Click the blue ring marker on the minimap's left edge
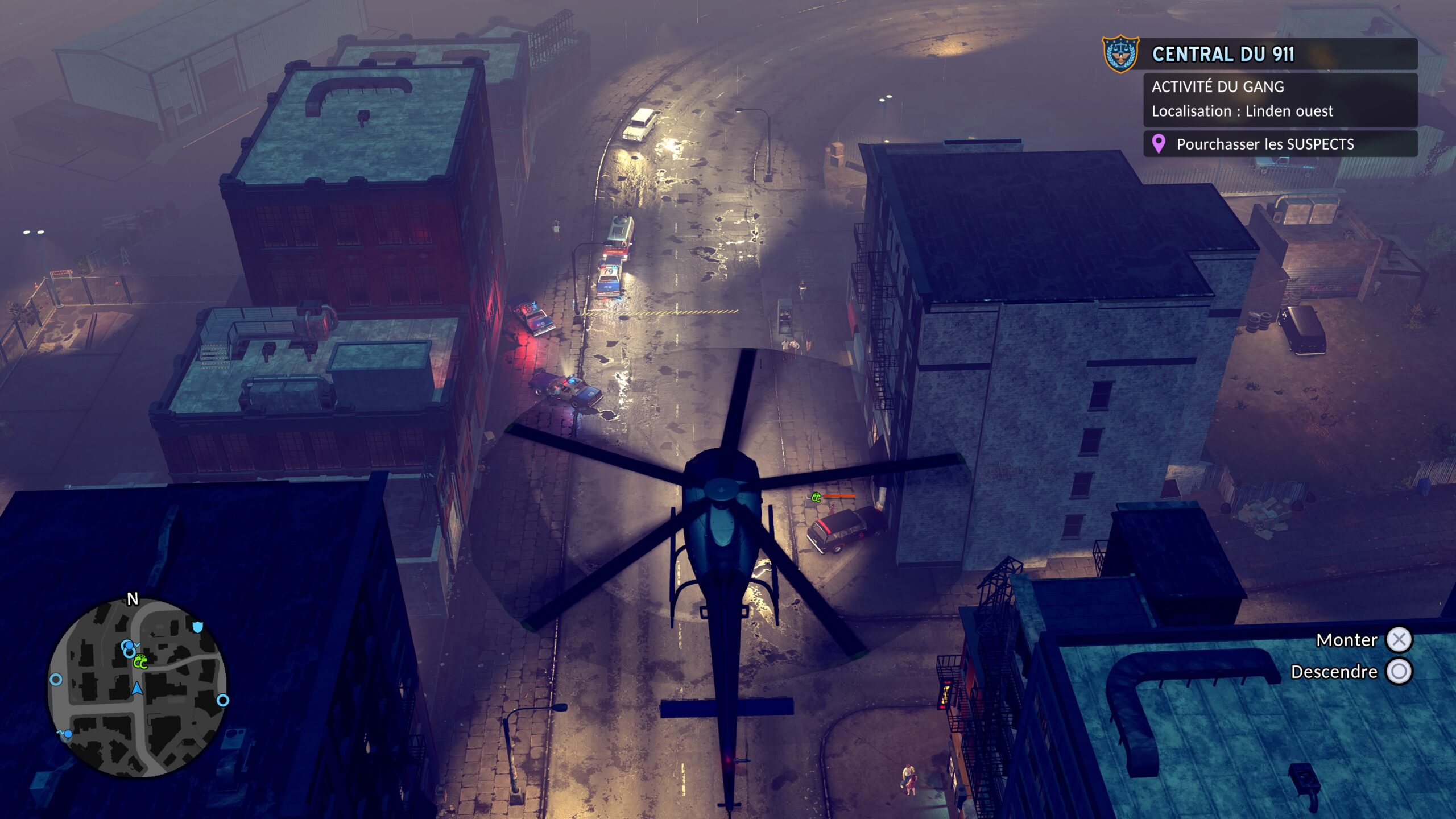Image resolution: width=1456 pixels, height=819 pixels. pyautogui.click(x=56, y=680)
